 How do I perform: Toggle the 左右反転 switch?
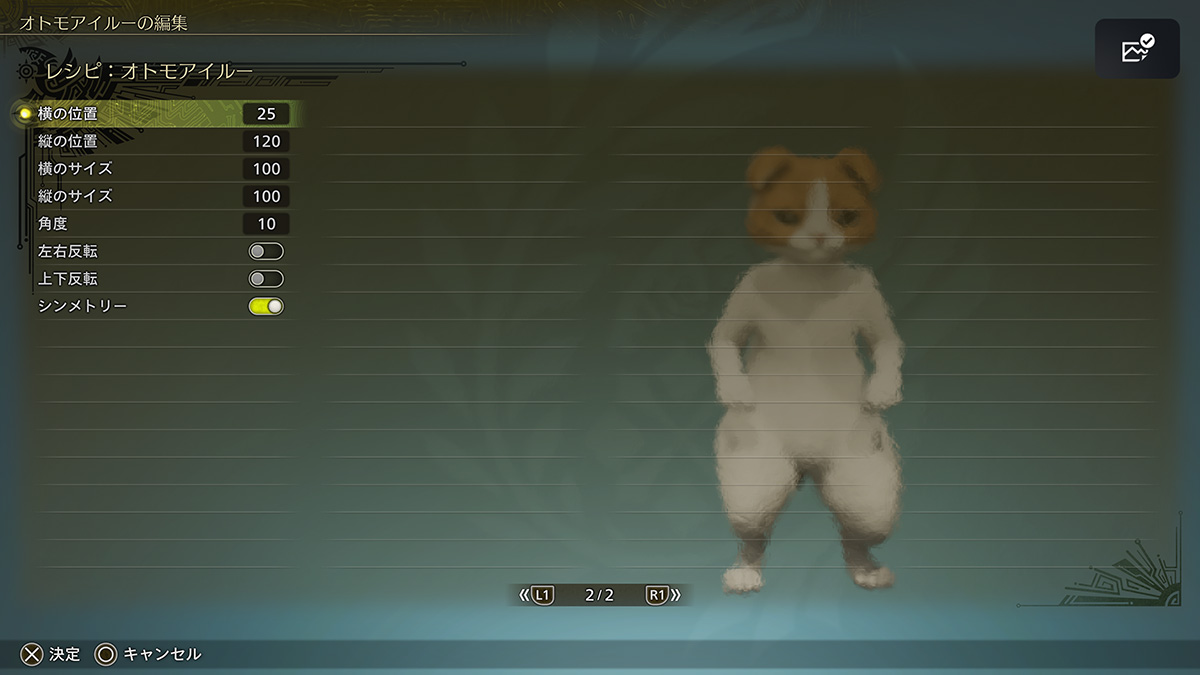pyautogui.click(x=266, y=251)
